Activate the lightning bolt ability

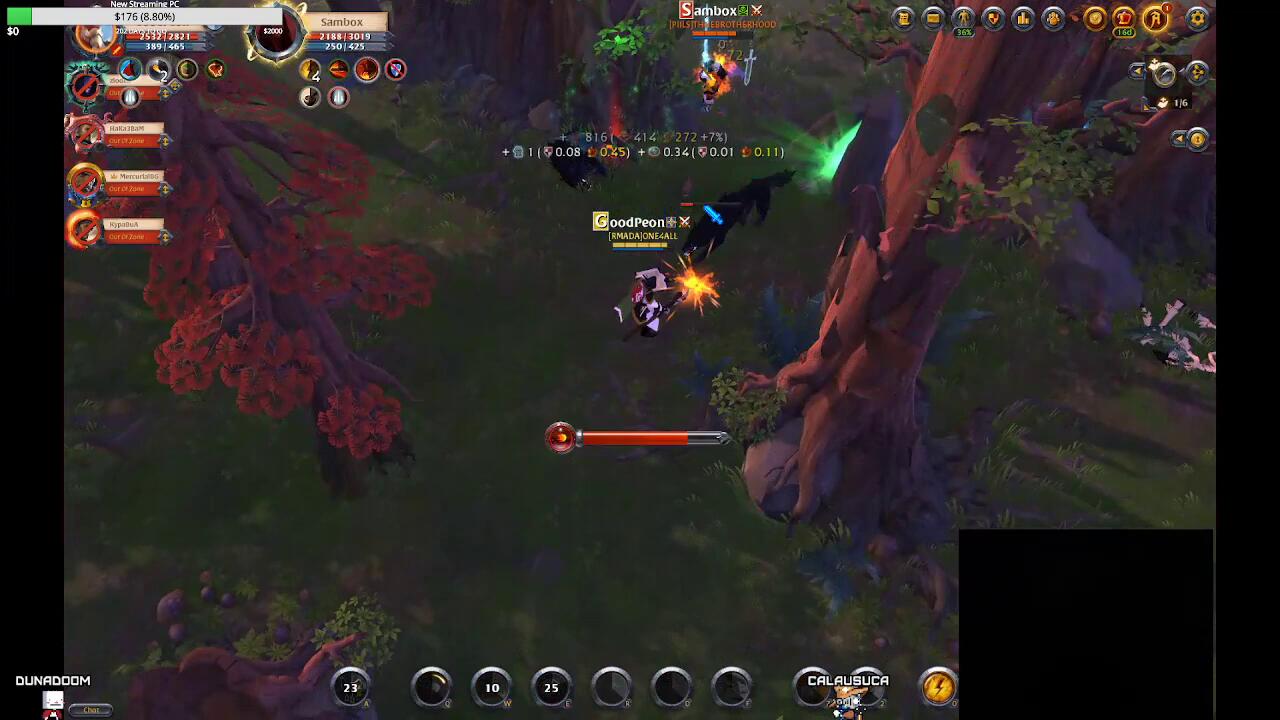tap(938, 687)
